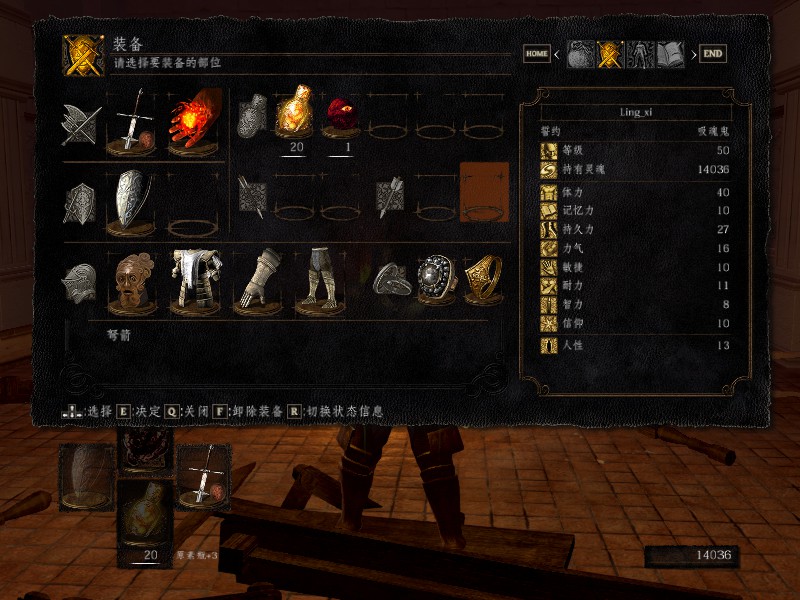Click the highlighted orange bolt slot

tap(484, 190)
